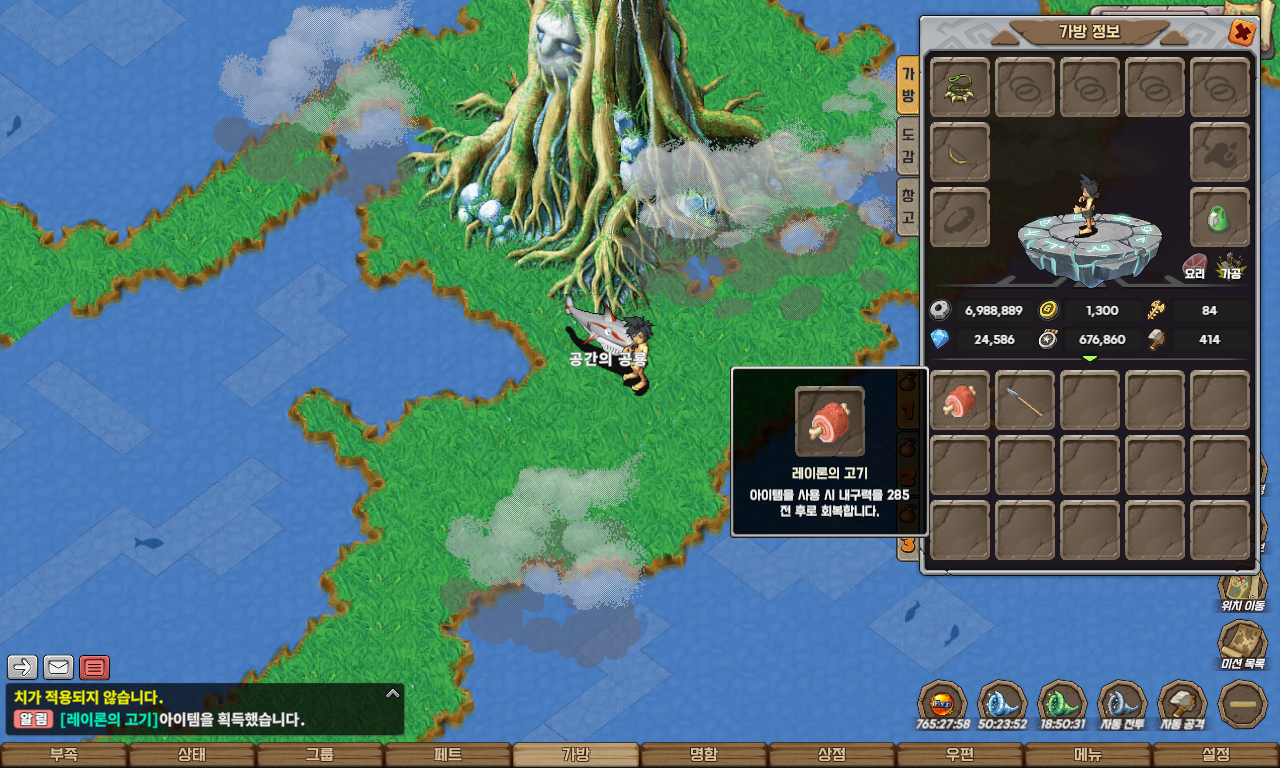Viewport: 1280px width, 768px height.
Task: Select the equipped bow slot
Action: tap(960, 153)
